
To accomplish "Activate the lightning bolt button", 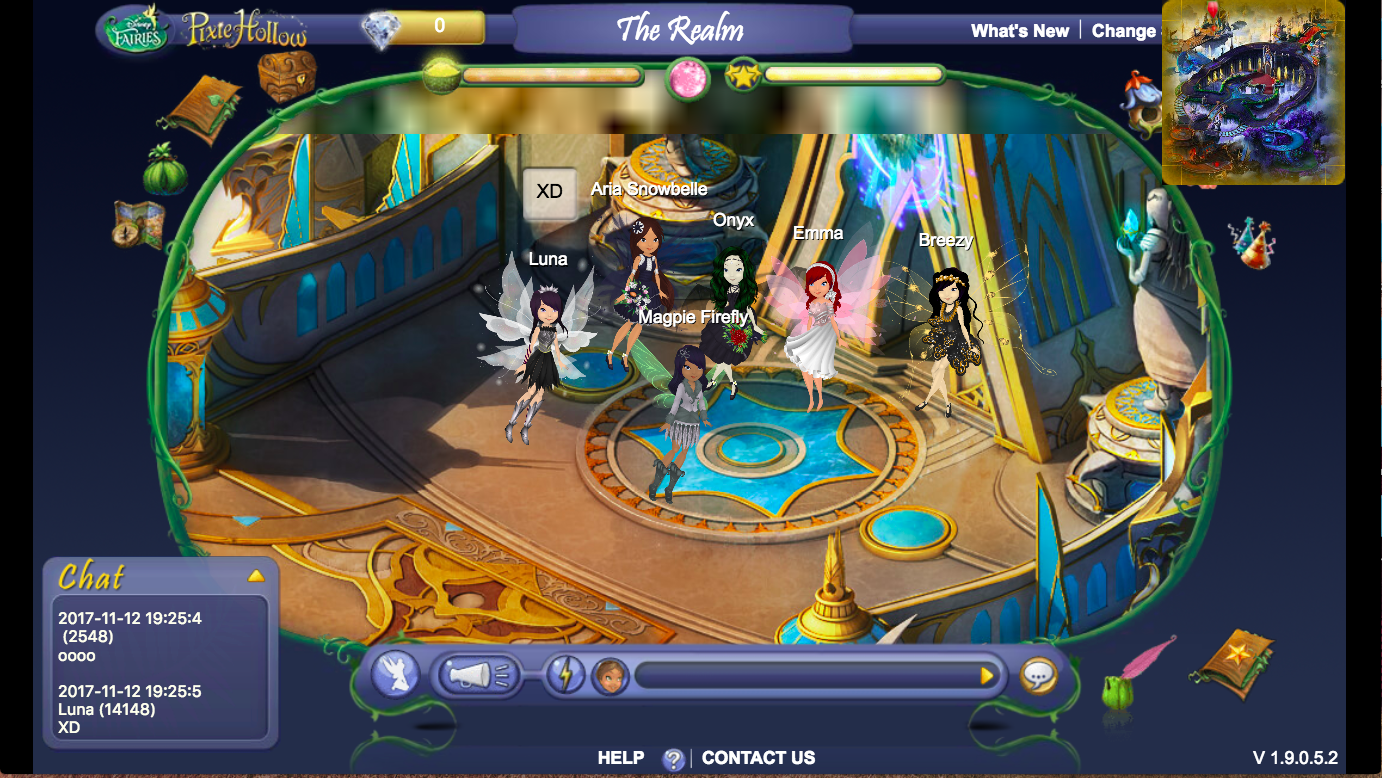I will (x=565, y=675).
